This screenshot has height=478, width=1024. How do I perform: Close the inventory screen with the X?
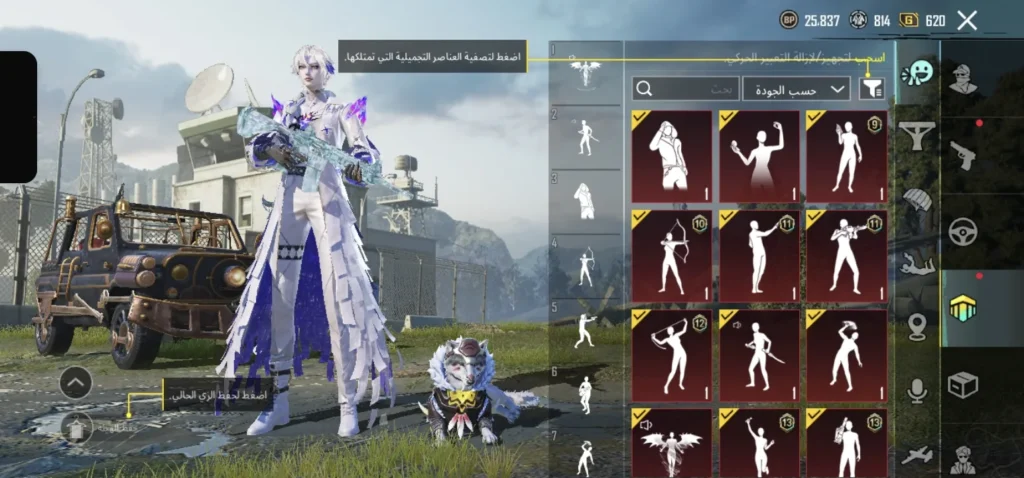pos(966,20)
